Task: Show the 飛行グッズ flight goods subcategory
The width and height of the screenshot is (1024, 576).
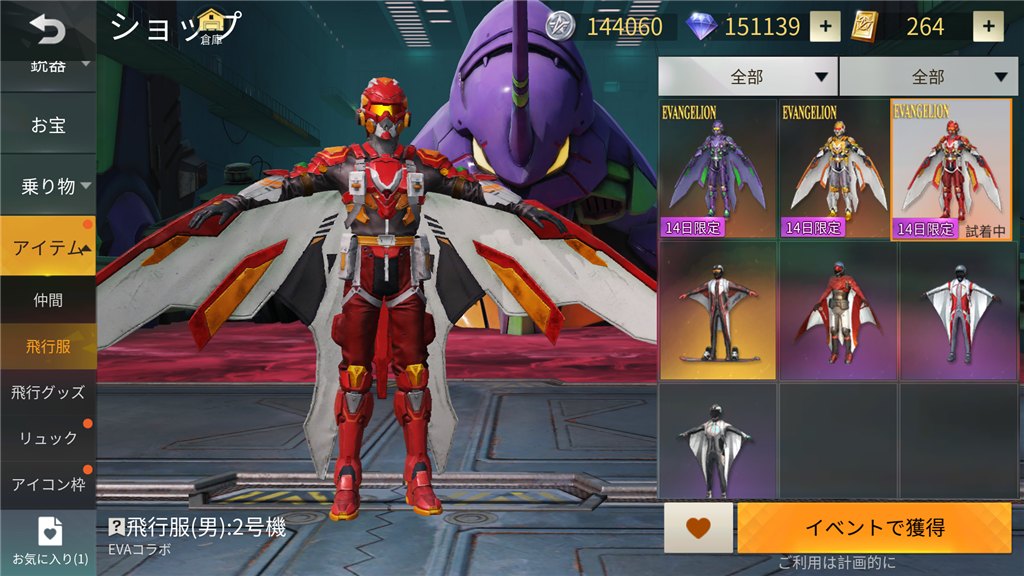Action: point(48,392)
